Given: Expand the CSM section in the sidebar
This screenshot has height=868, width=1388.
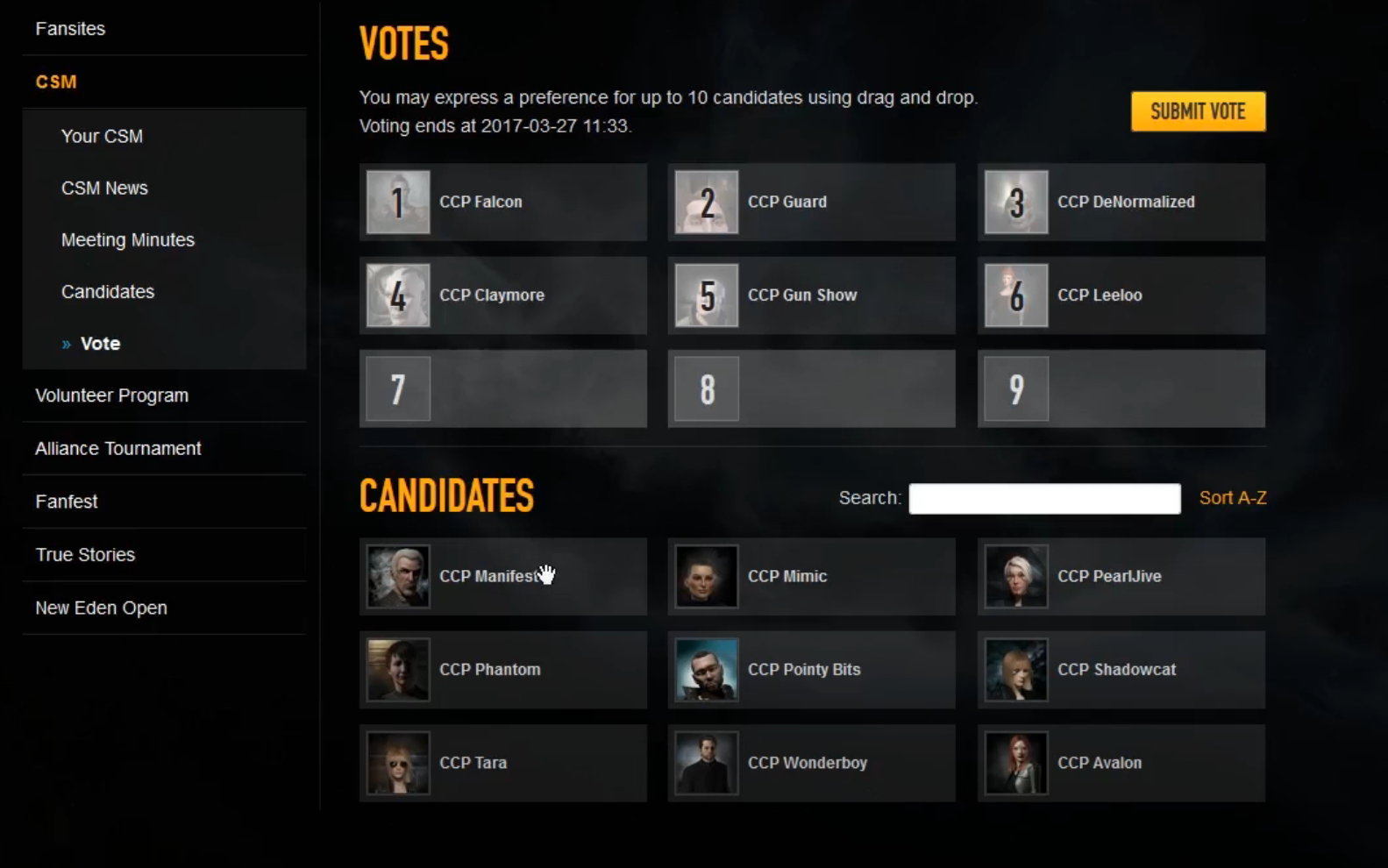Looking at the screenshot, I should coord(56,82).
